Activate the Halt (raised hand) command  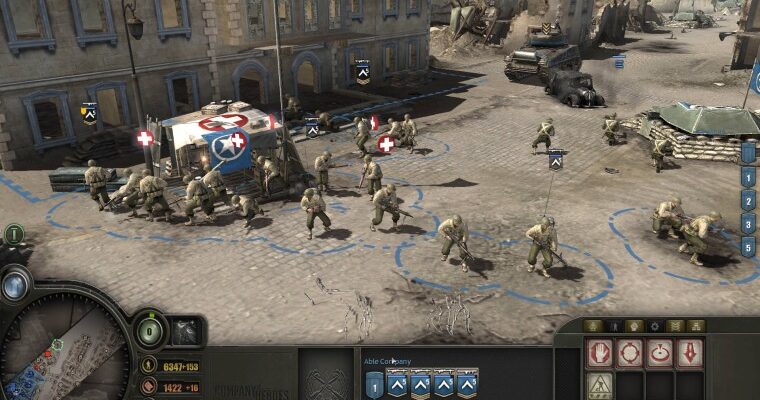click(x=599, y=353)
